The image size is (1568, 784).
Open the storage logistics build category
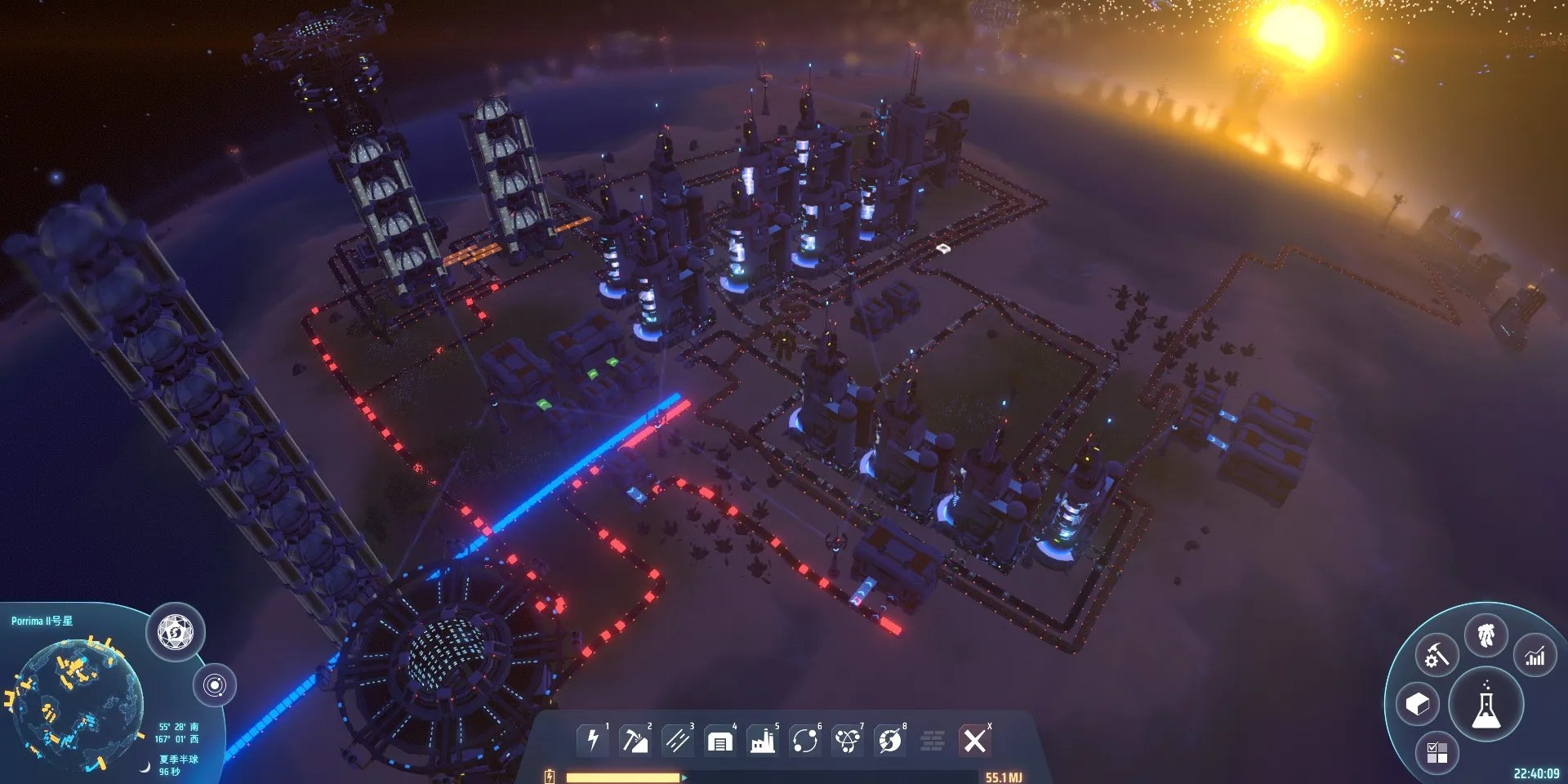[x=719, y=741]
